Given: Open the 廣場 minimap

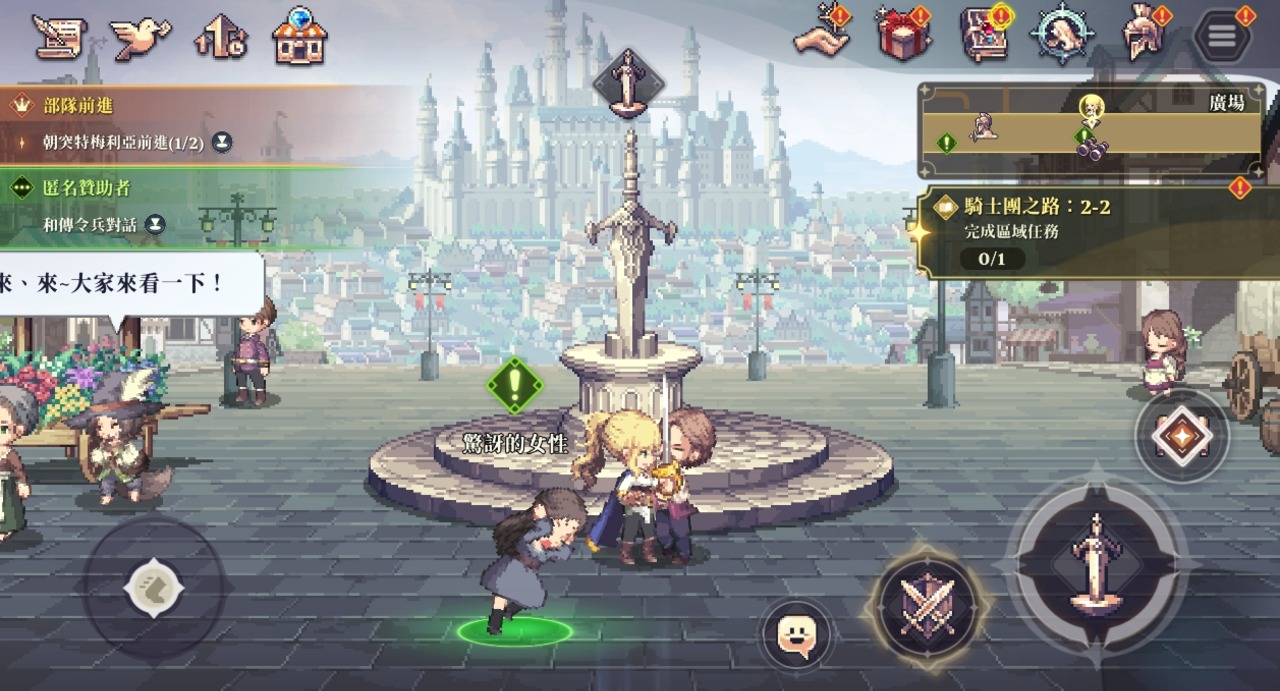Looking at the screenshot, I should (x=1091, y=131).
